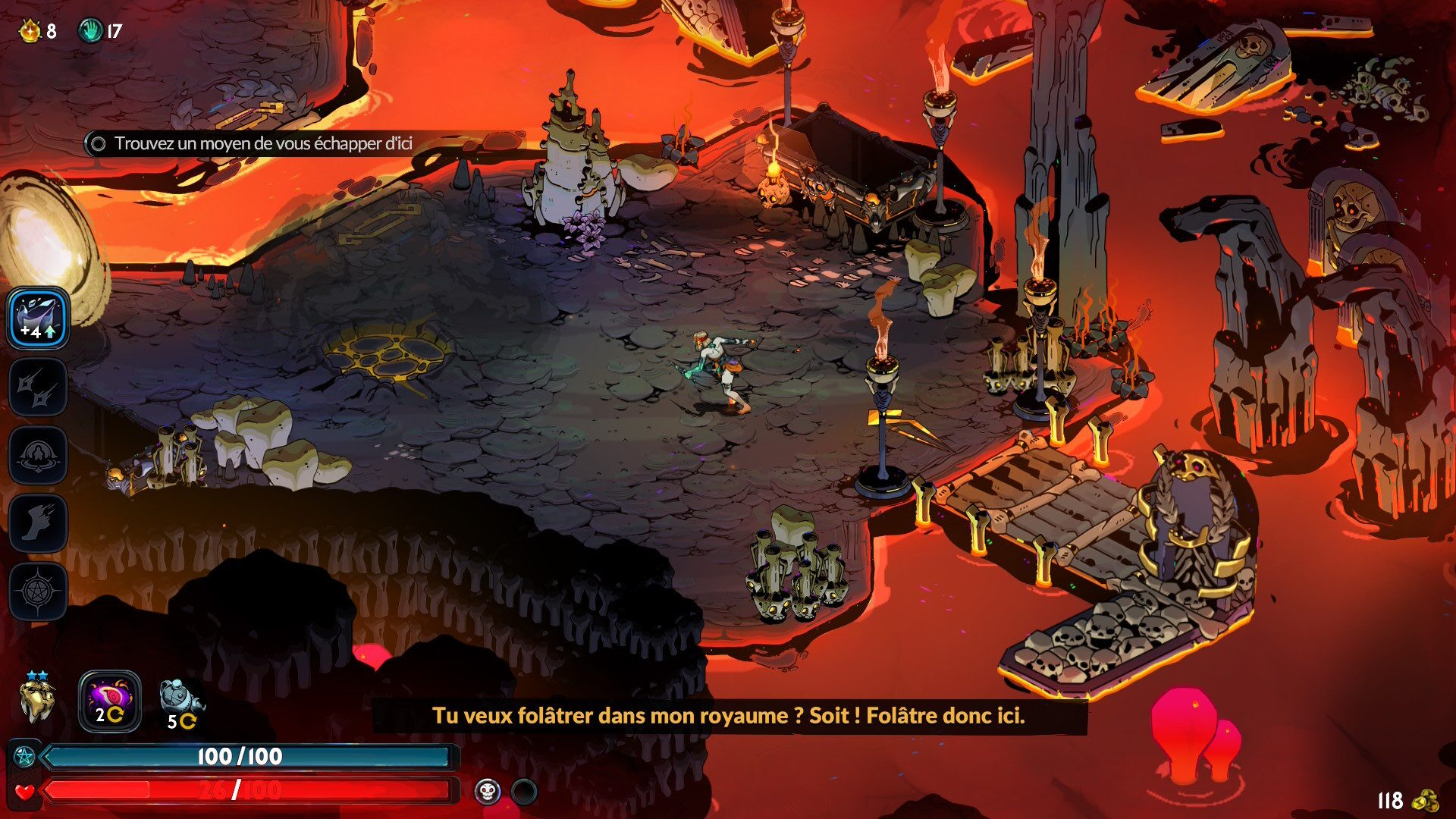
Task: Select the attack boon slot showing +4
Action: pyautogui.click(x=38, y=318)
